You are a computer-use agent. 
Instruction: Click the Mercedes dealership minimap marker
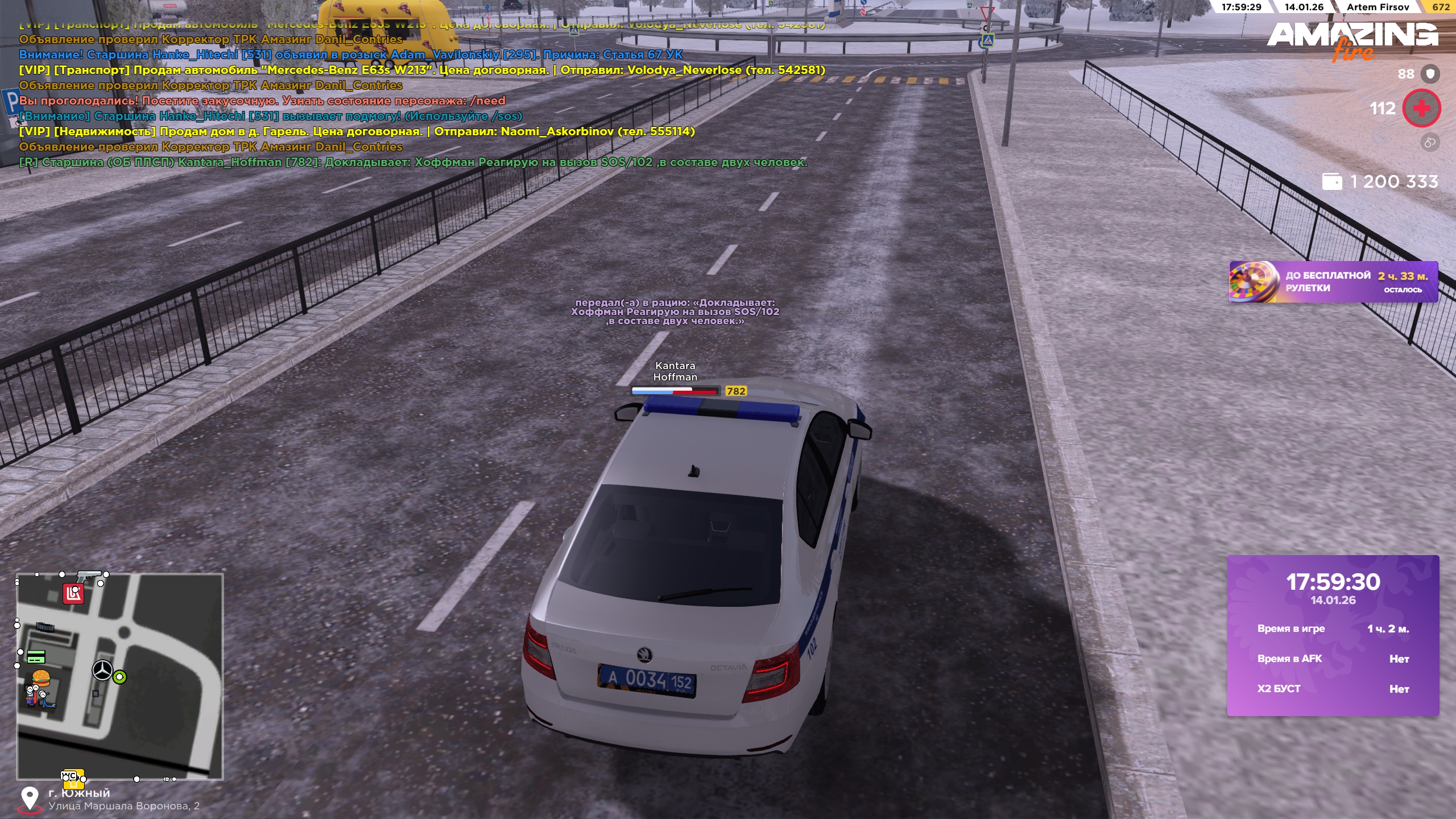point(102,670)
